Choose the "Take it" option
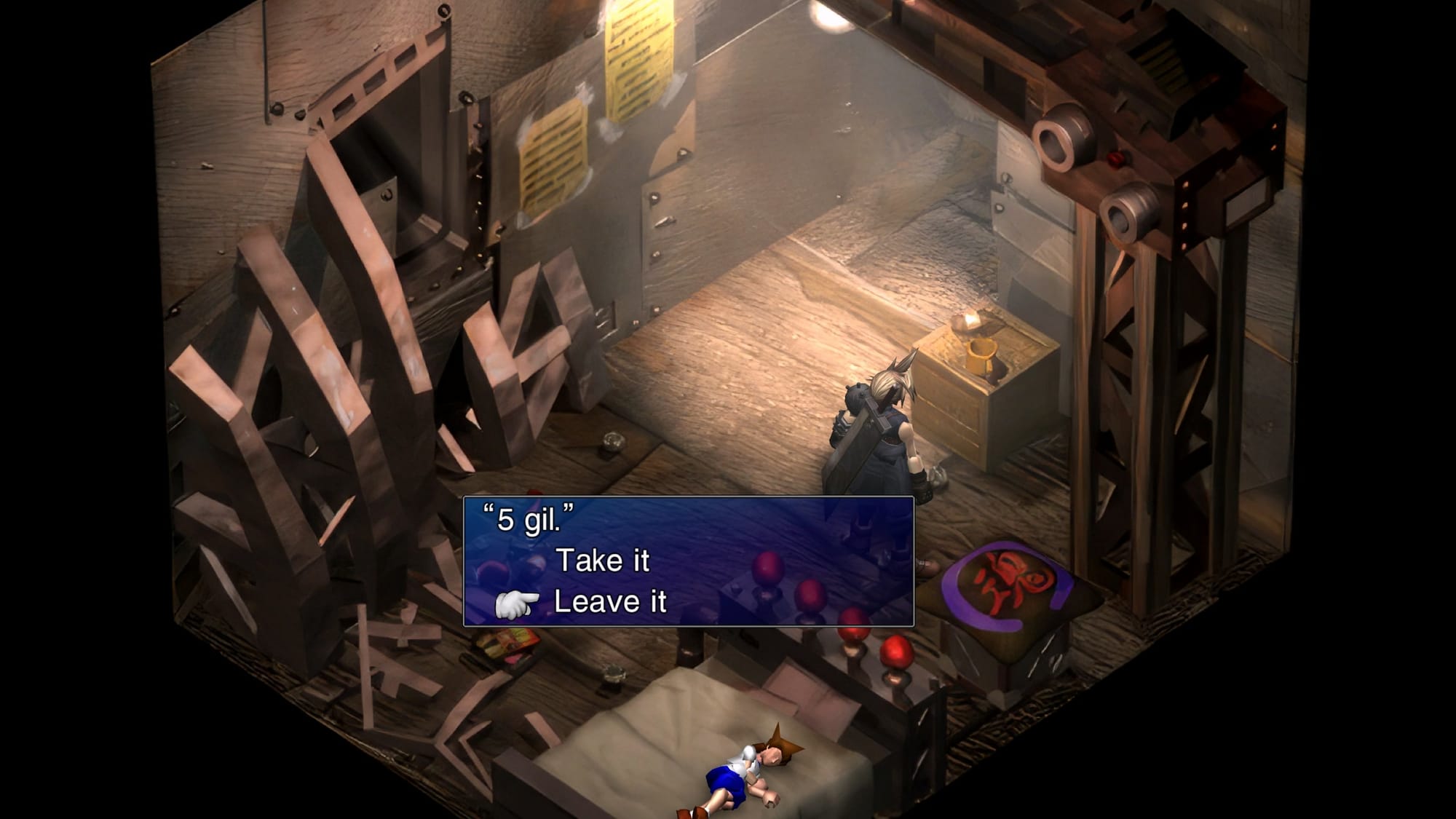Image resolution: width=1456 pixels, height=819 pixels. [x=602, y=561]
